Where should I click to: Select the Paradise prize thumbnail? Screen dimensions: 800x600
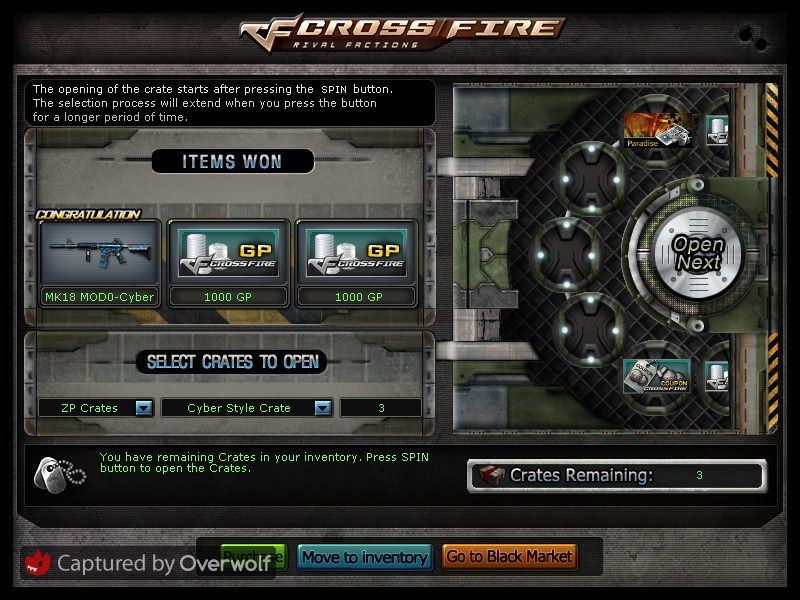pyautogui.click(x=655, y=130)
